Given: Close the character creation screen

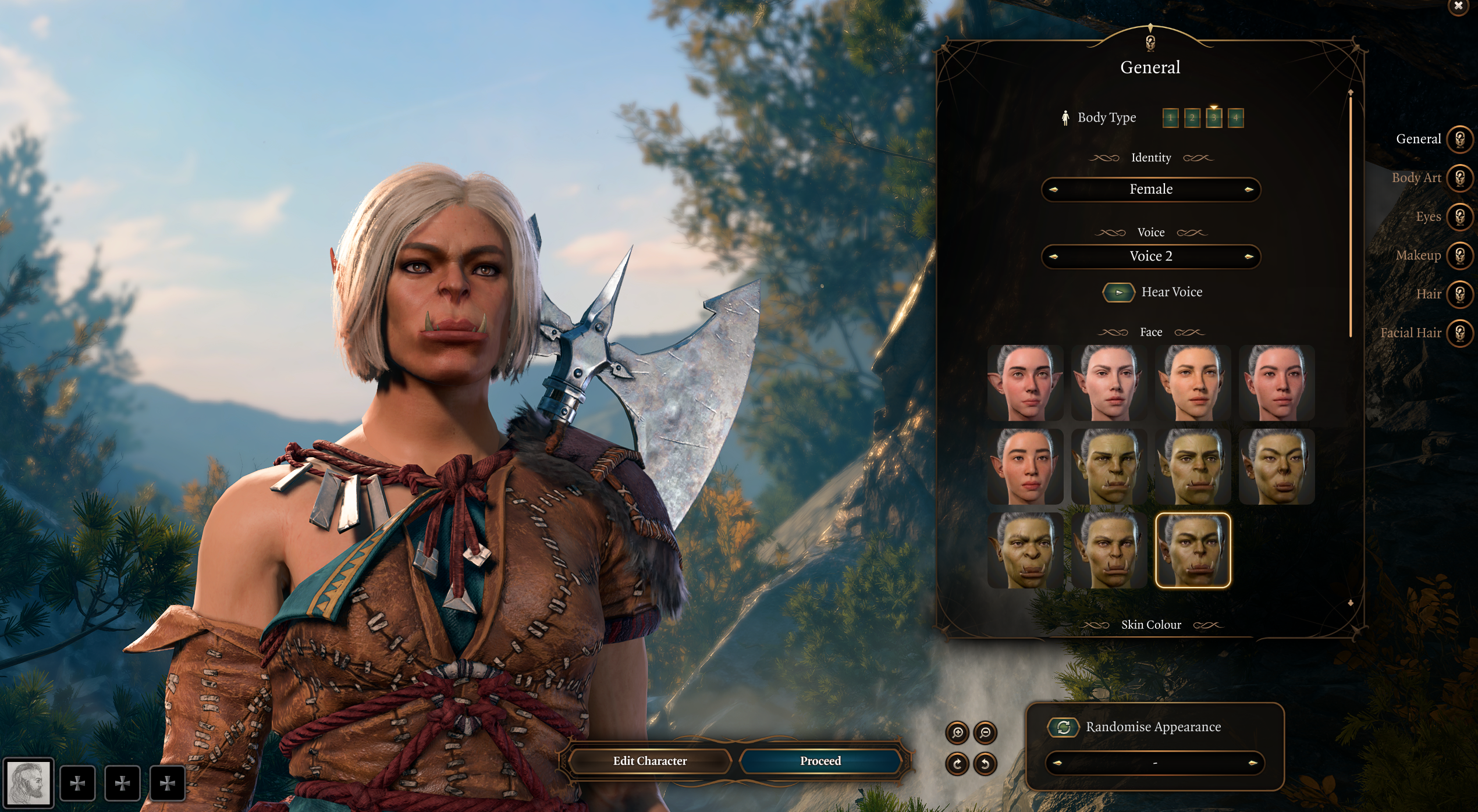Looking at the screenshot, I should 1458,6.
